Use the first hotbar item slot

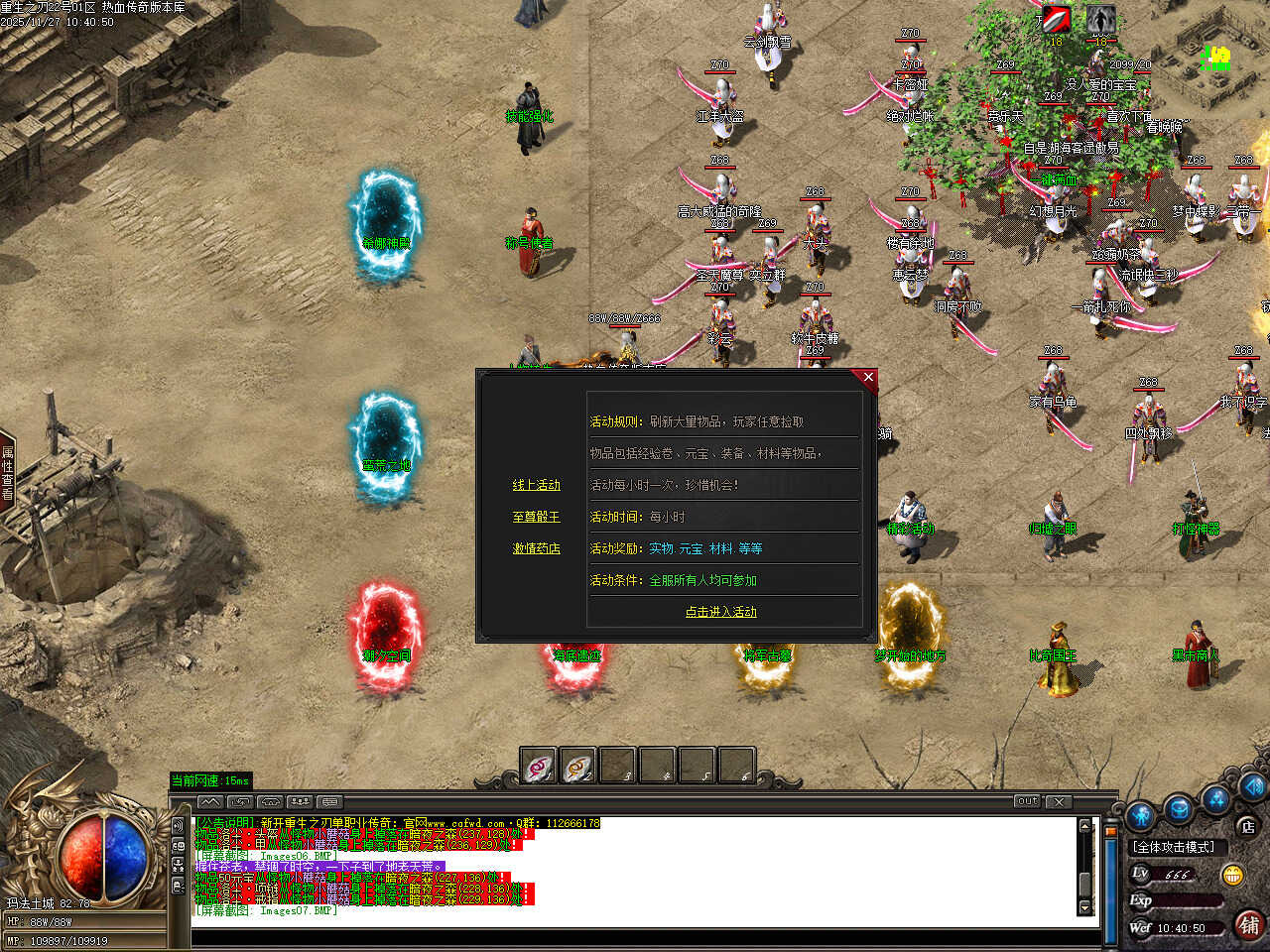tap(539, 767)
